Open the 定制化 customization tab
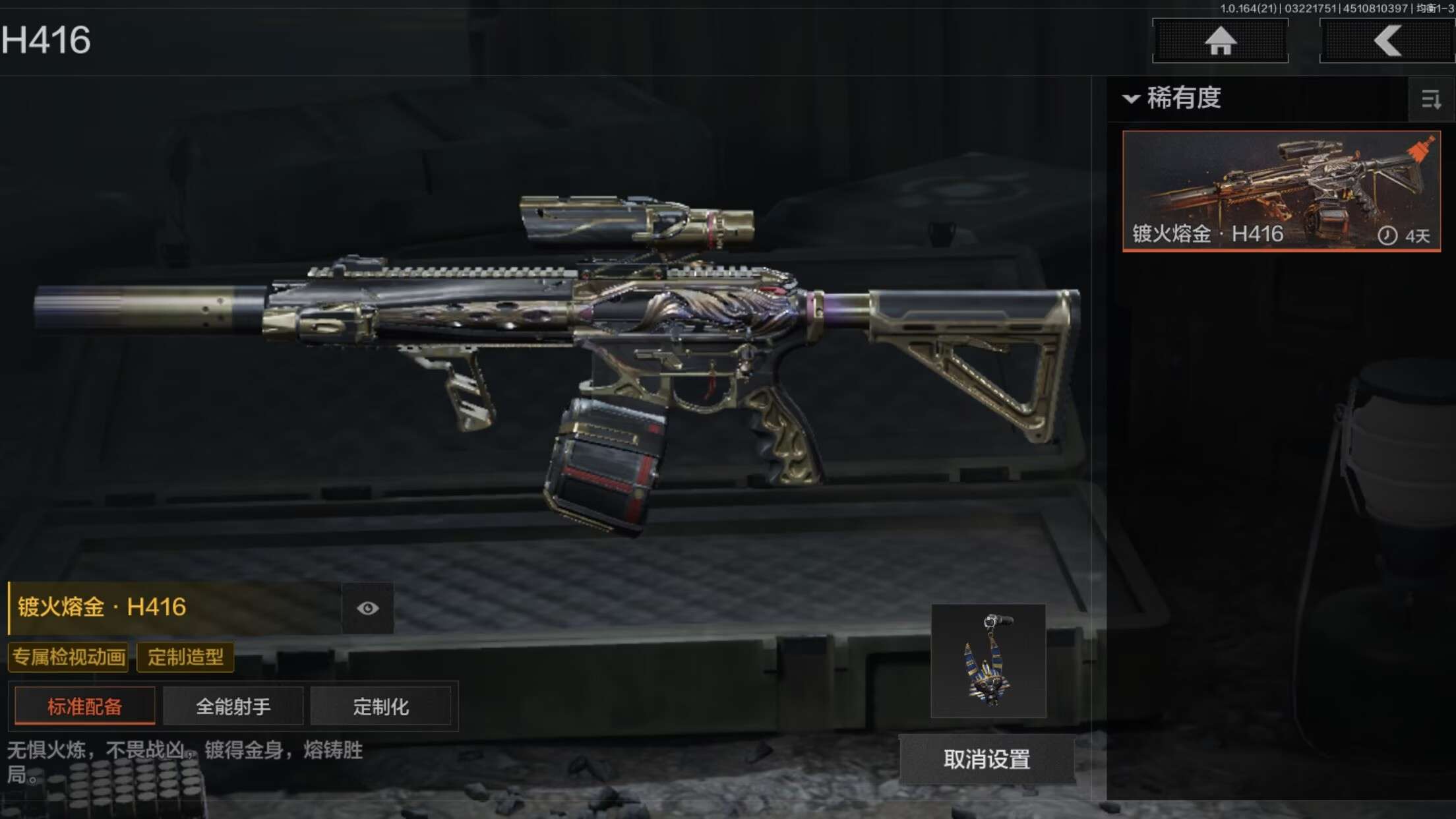The width and height of the screenshot is (1456, 819). click(380, 706)
